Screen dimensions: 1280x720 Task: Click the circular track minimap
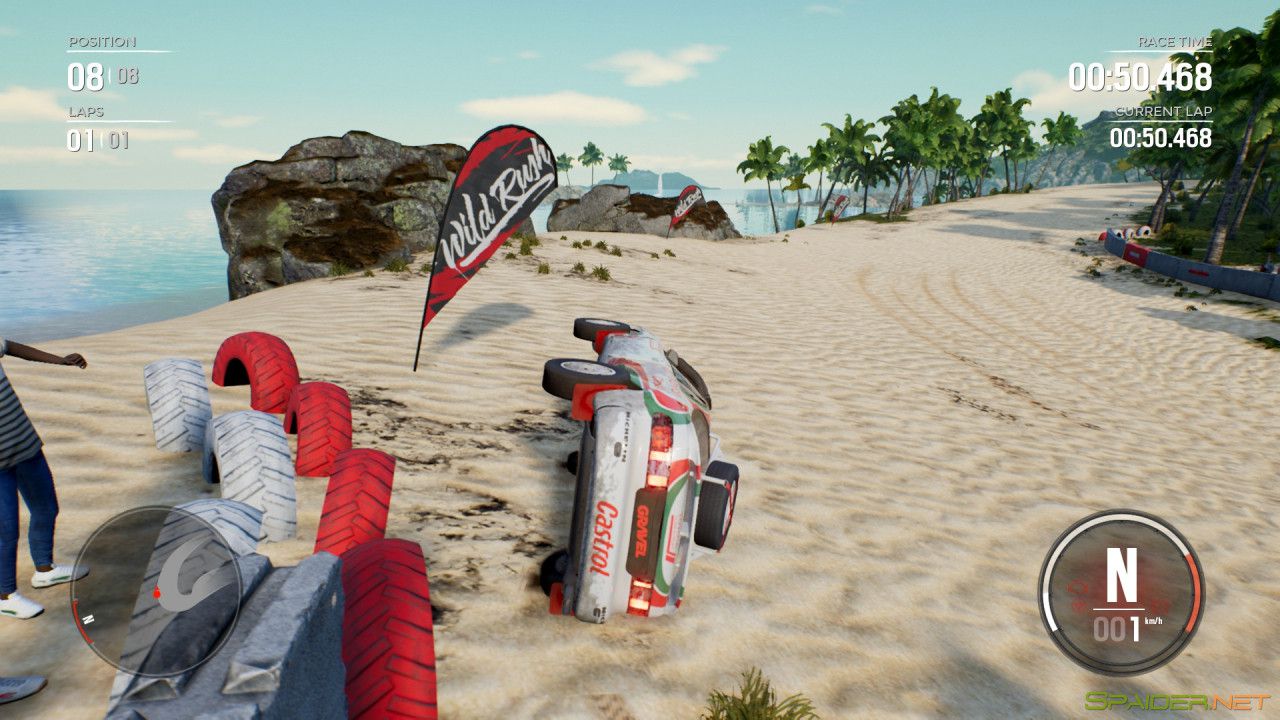157,591
